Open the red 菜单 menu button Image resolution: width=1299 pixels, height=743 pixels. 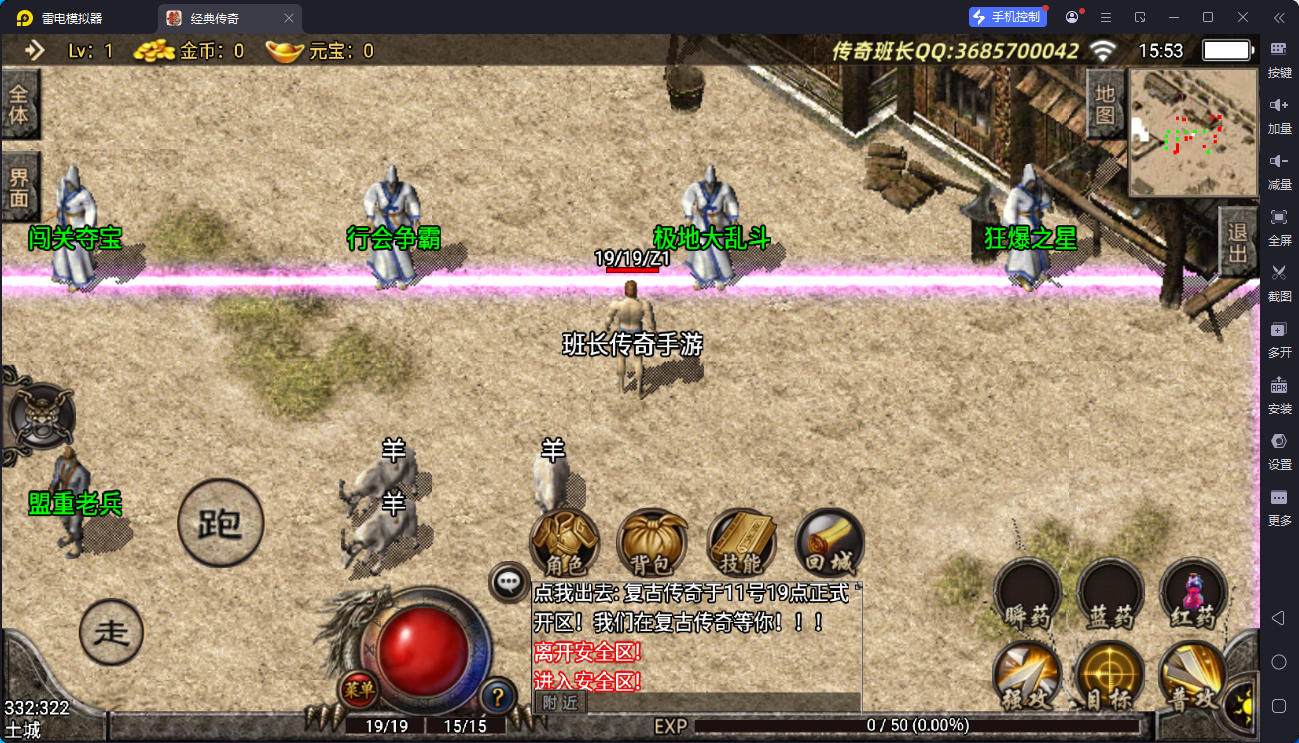coord(358,689)
